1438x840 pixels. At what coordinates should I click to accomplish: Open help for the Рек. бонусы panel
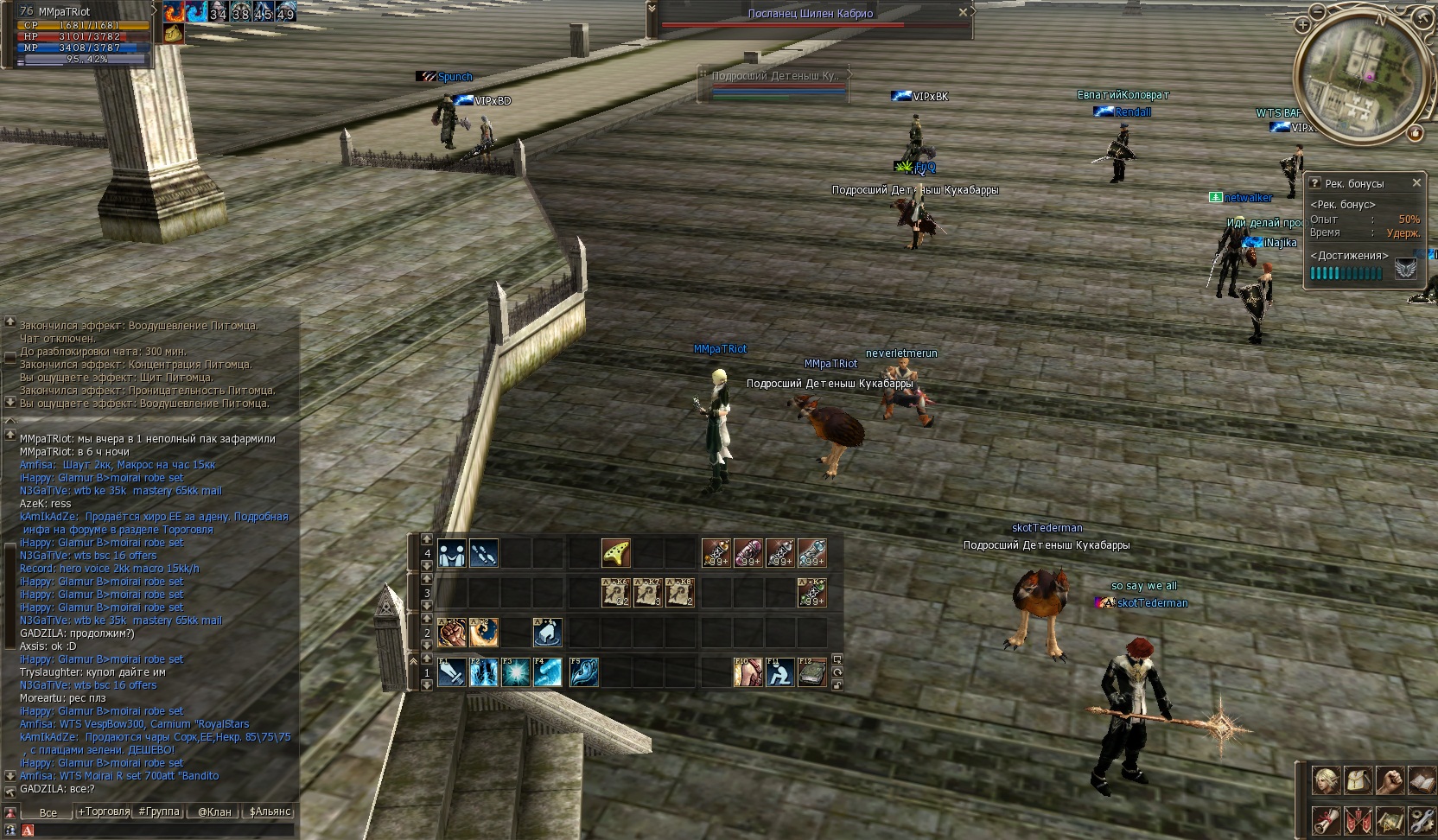click(x=1314, y=183)
